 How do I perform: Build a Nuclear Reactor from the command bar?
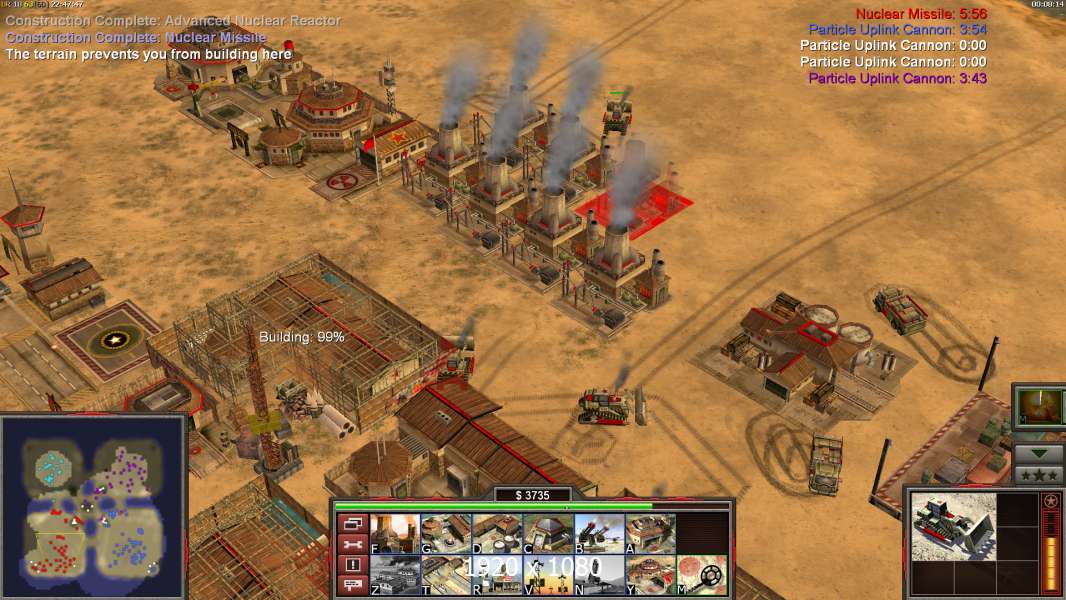click(x=395, y=534)
